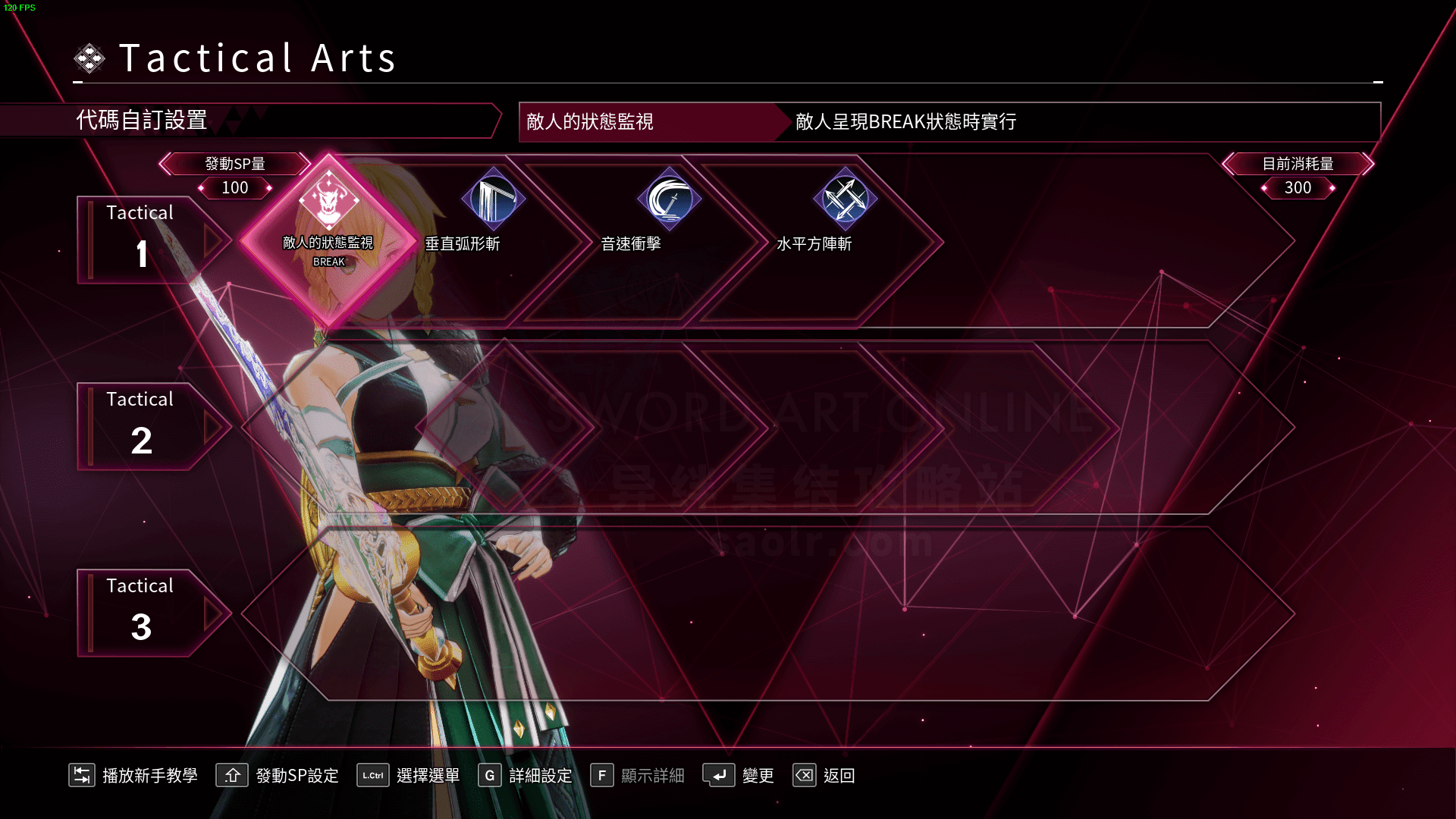Open the 選擇選單 selection menu

[409, 775]
